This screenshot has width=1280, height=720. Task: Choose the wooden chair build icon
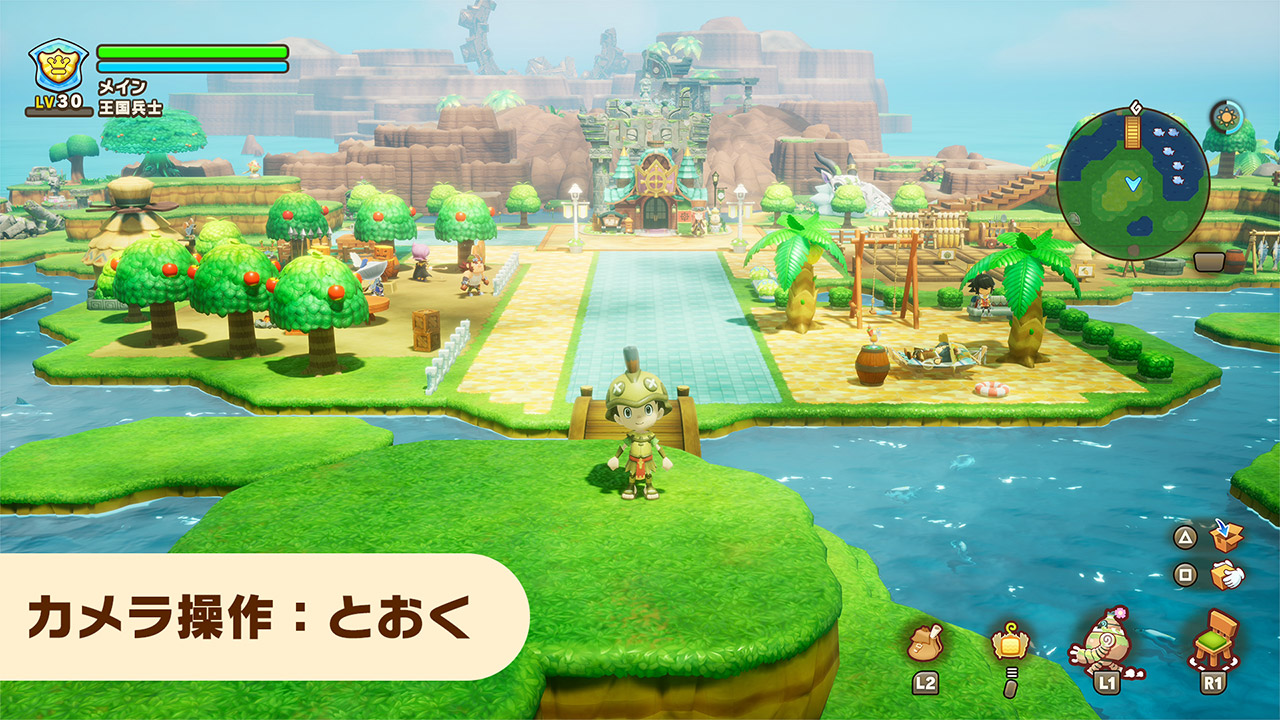1214,638
